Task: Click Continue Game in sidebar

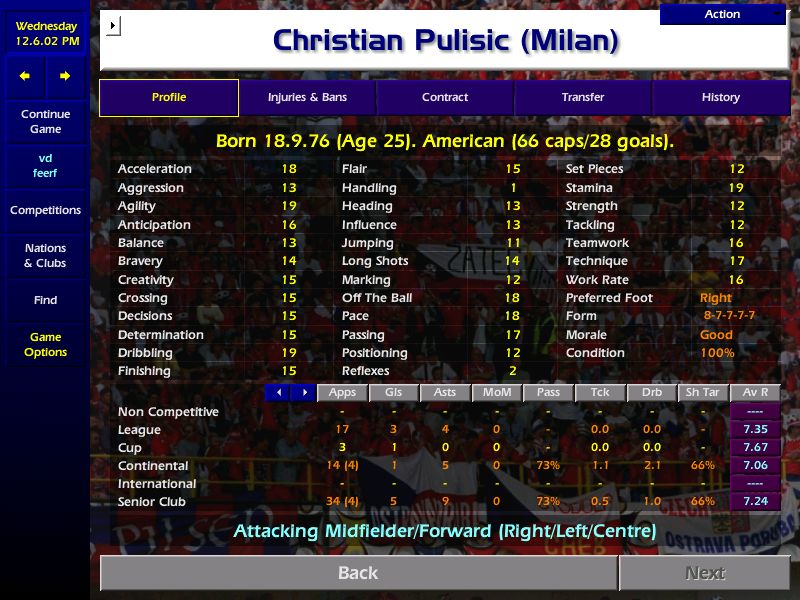Action: click(x=45, y=121)
